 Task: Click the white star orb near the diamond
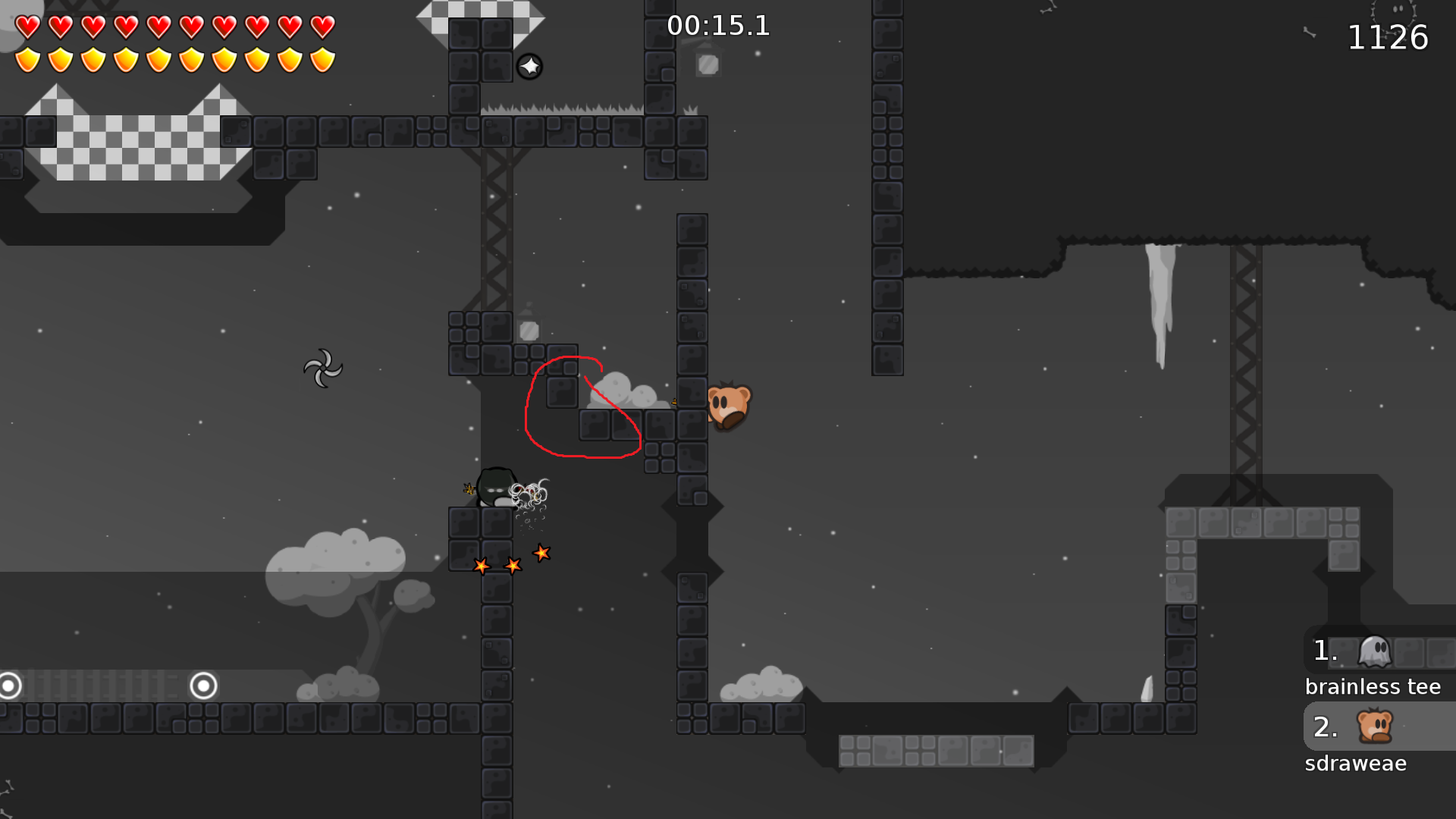[529, 66]
